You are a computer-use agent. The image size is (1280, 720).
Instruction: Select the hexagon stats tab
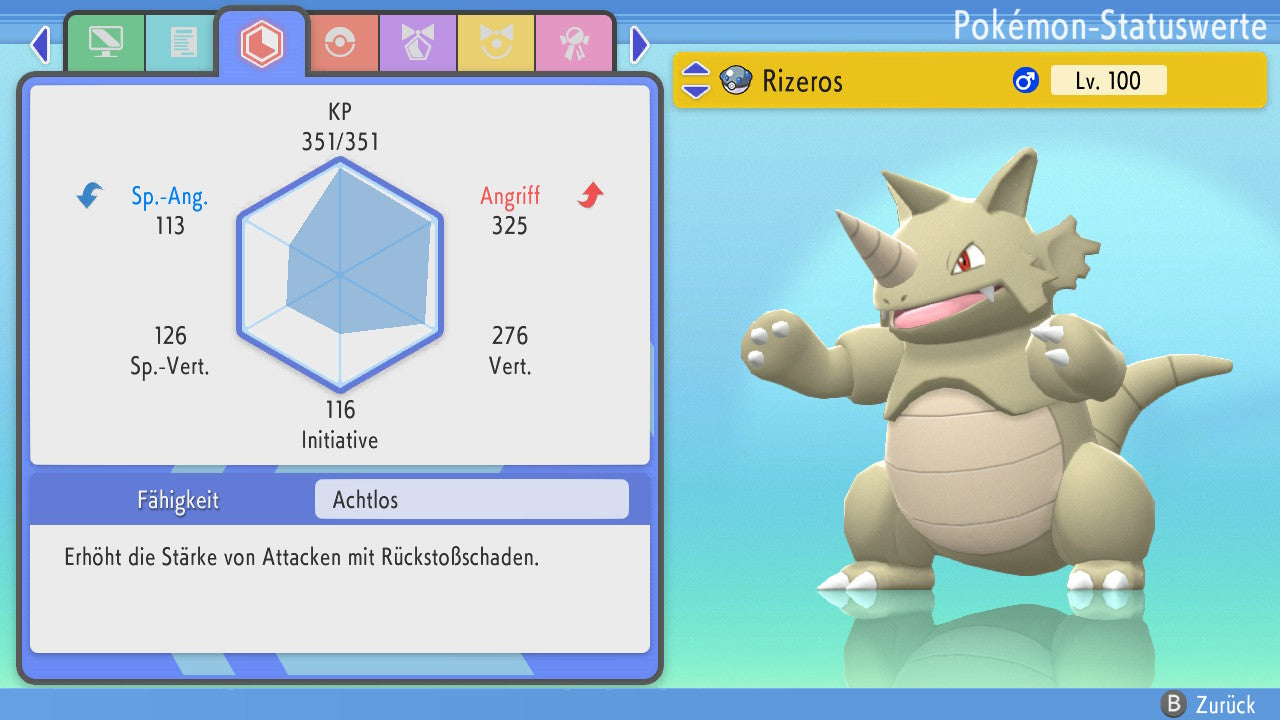262,43
